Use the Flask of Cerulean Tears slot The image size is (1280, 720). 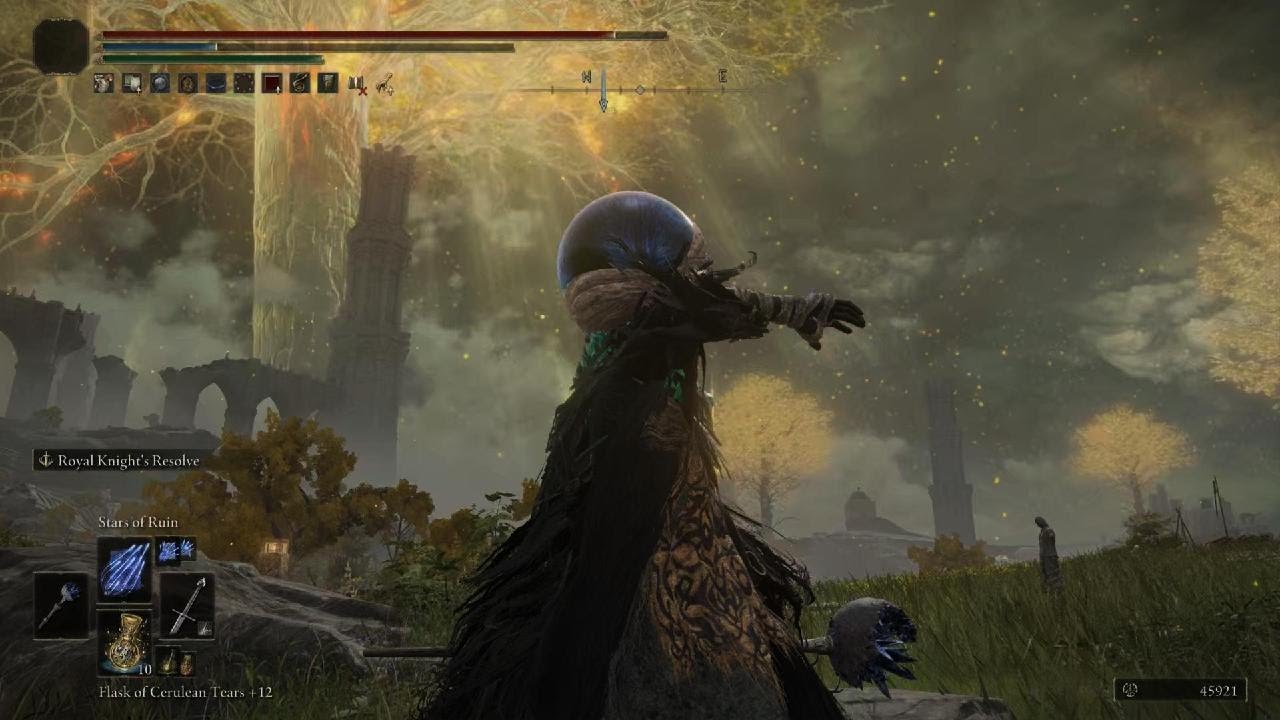(x=125, y=642)
